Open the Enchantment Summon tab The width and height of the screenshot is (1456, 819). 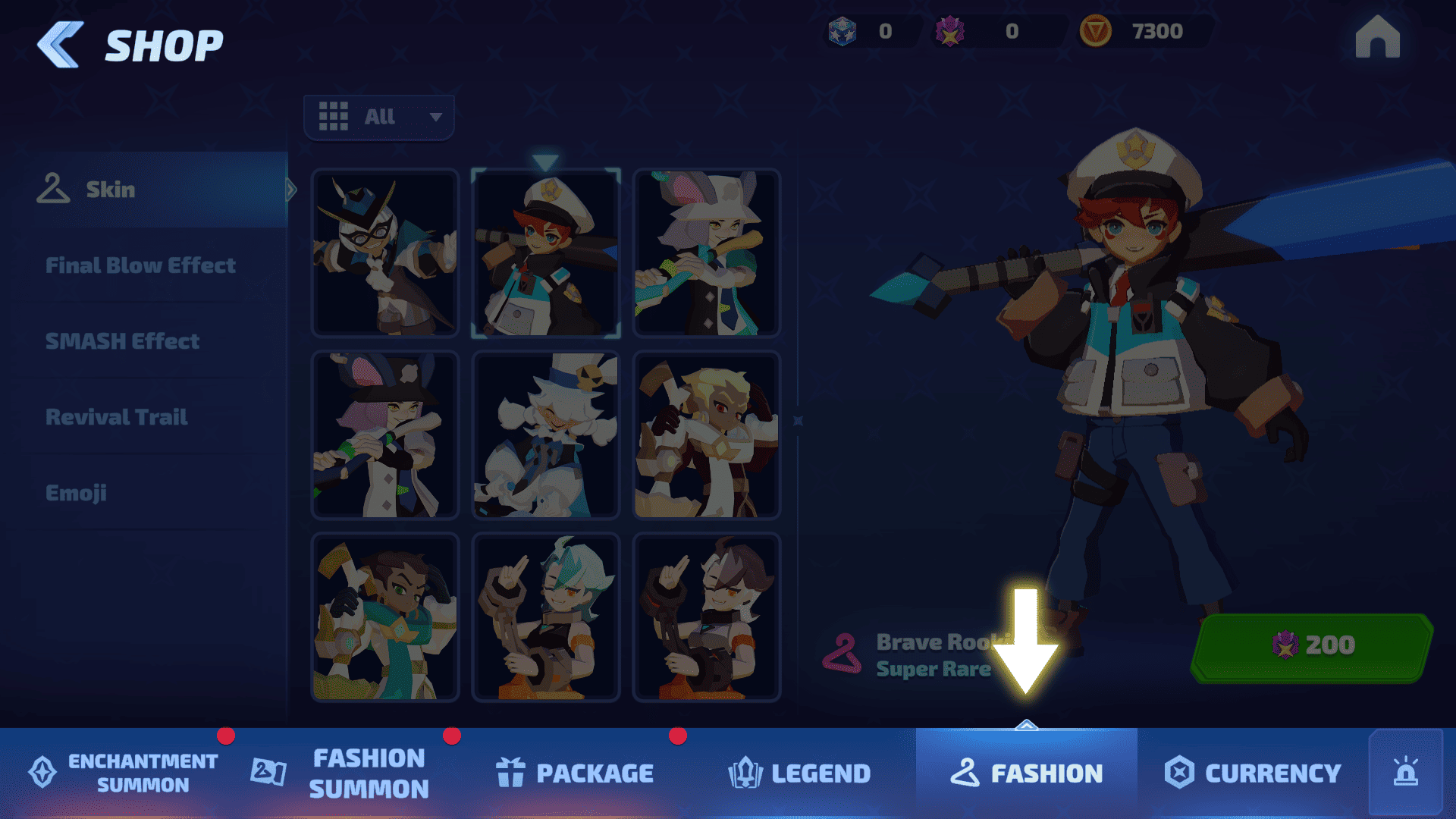tap(125, 773)
